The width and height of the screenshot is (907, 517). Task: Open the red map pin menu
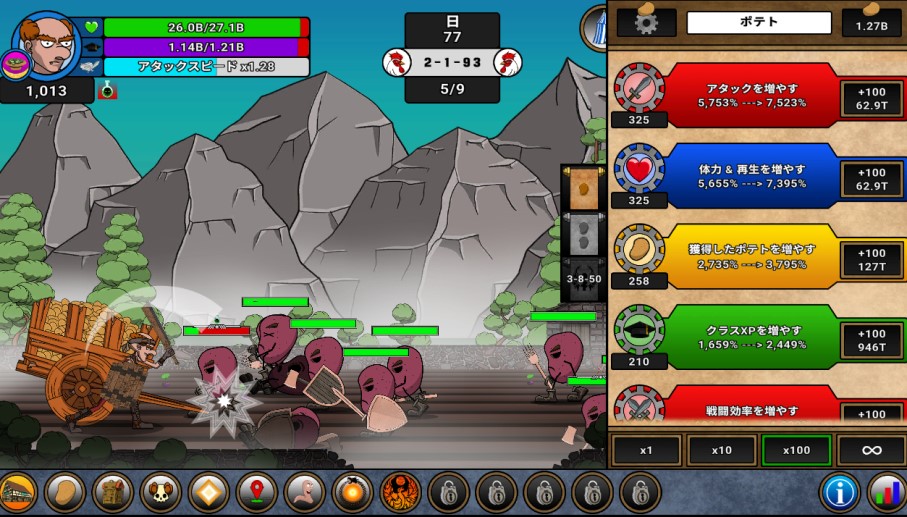pos(257,492)
